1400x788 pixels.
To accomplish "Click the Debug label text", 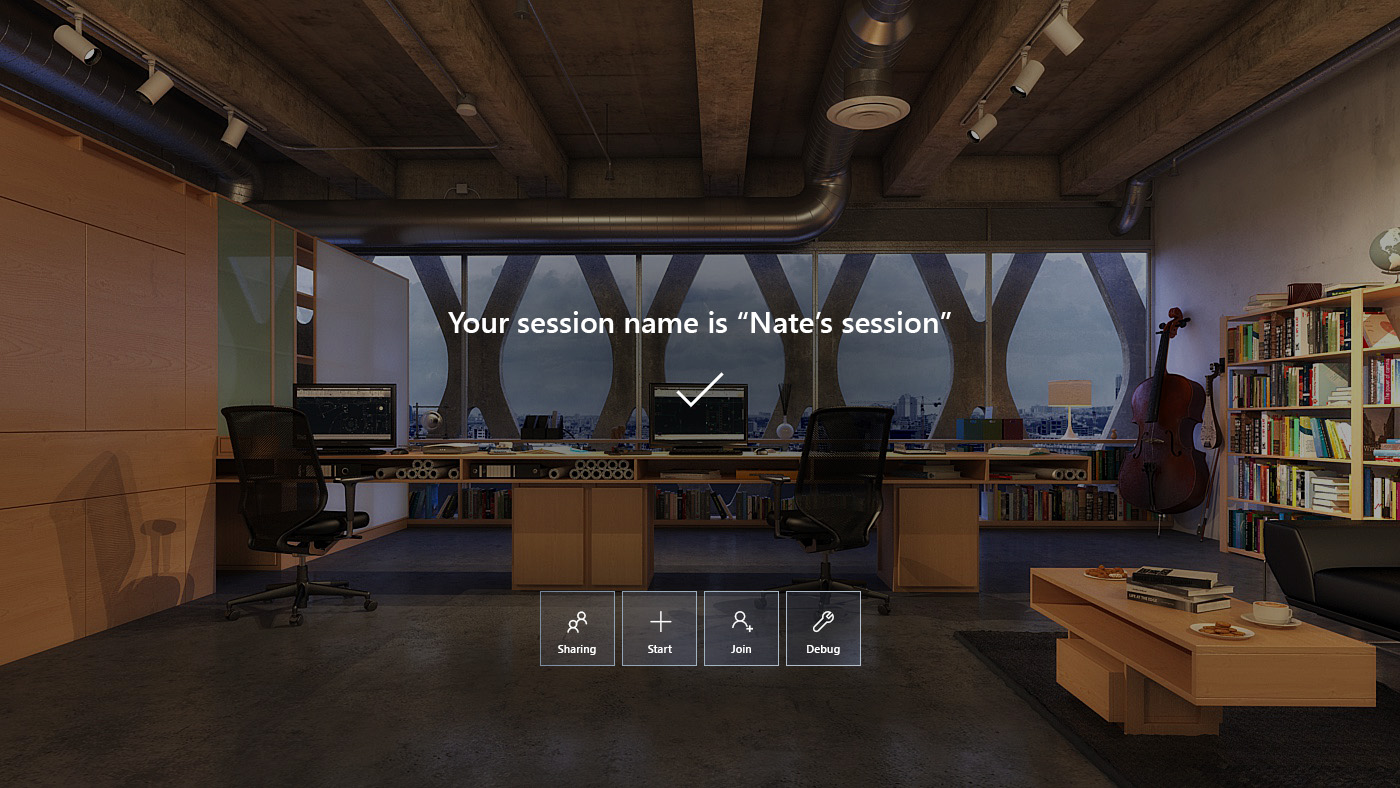I will [823, 649].
